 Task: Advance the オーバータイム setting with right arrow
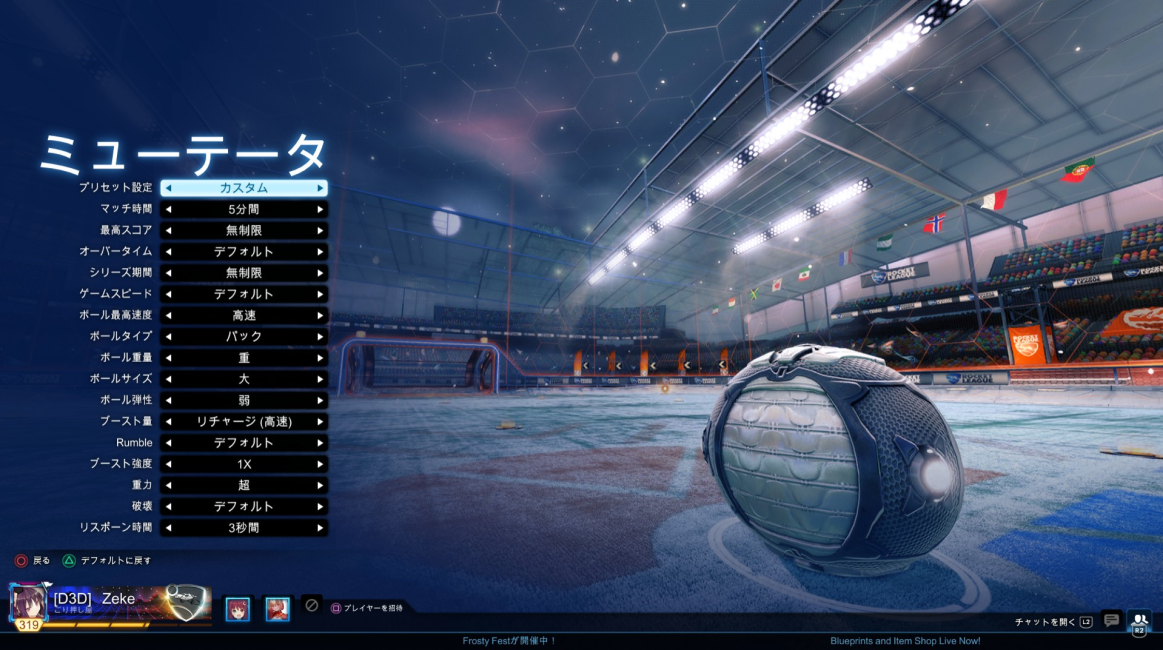(x=320, y=251)
